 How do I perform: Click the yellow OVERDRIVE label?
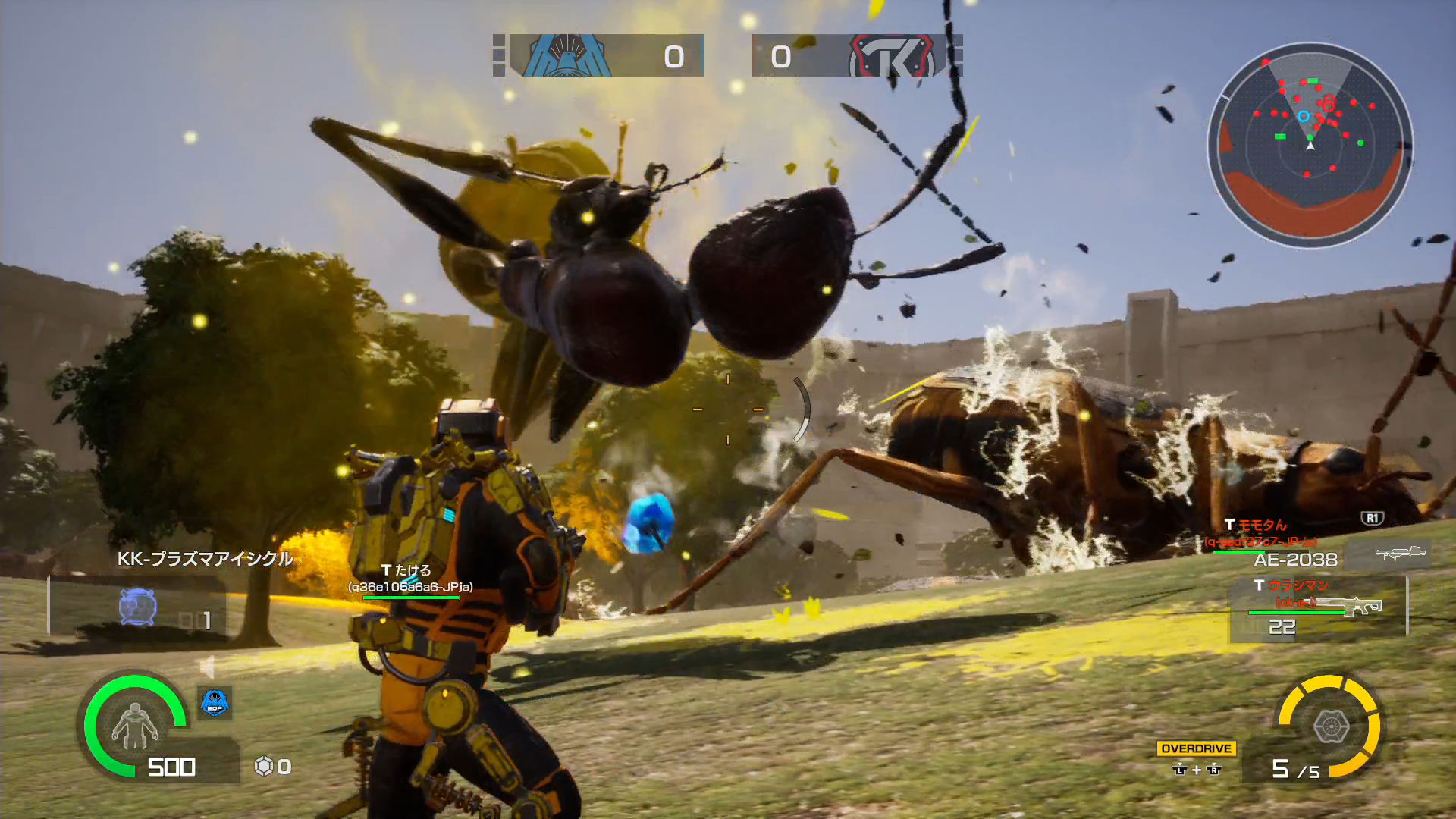pyautogui.click(x=1196, y=748)
